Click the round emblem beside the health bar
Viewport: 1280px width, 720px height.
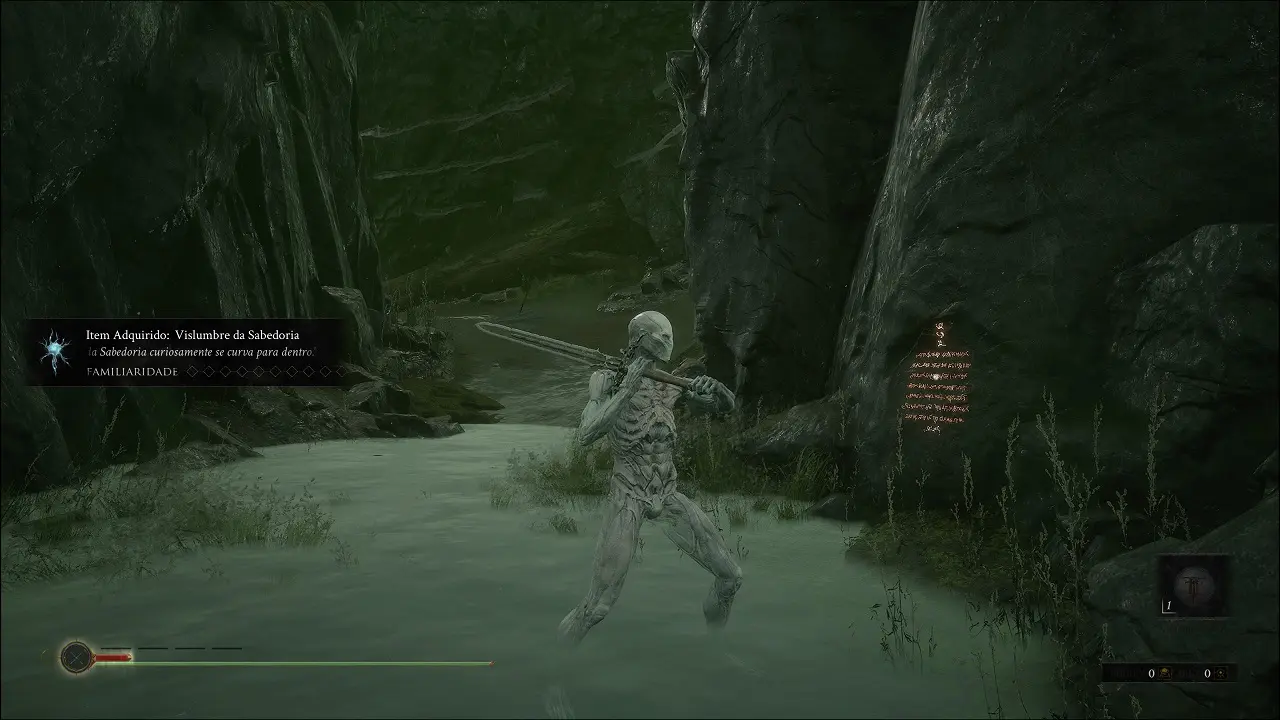coord(76,657)
